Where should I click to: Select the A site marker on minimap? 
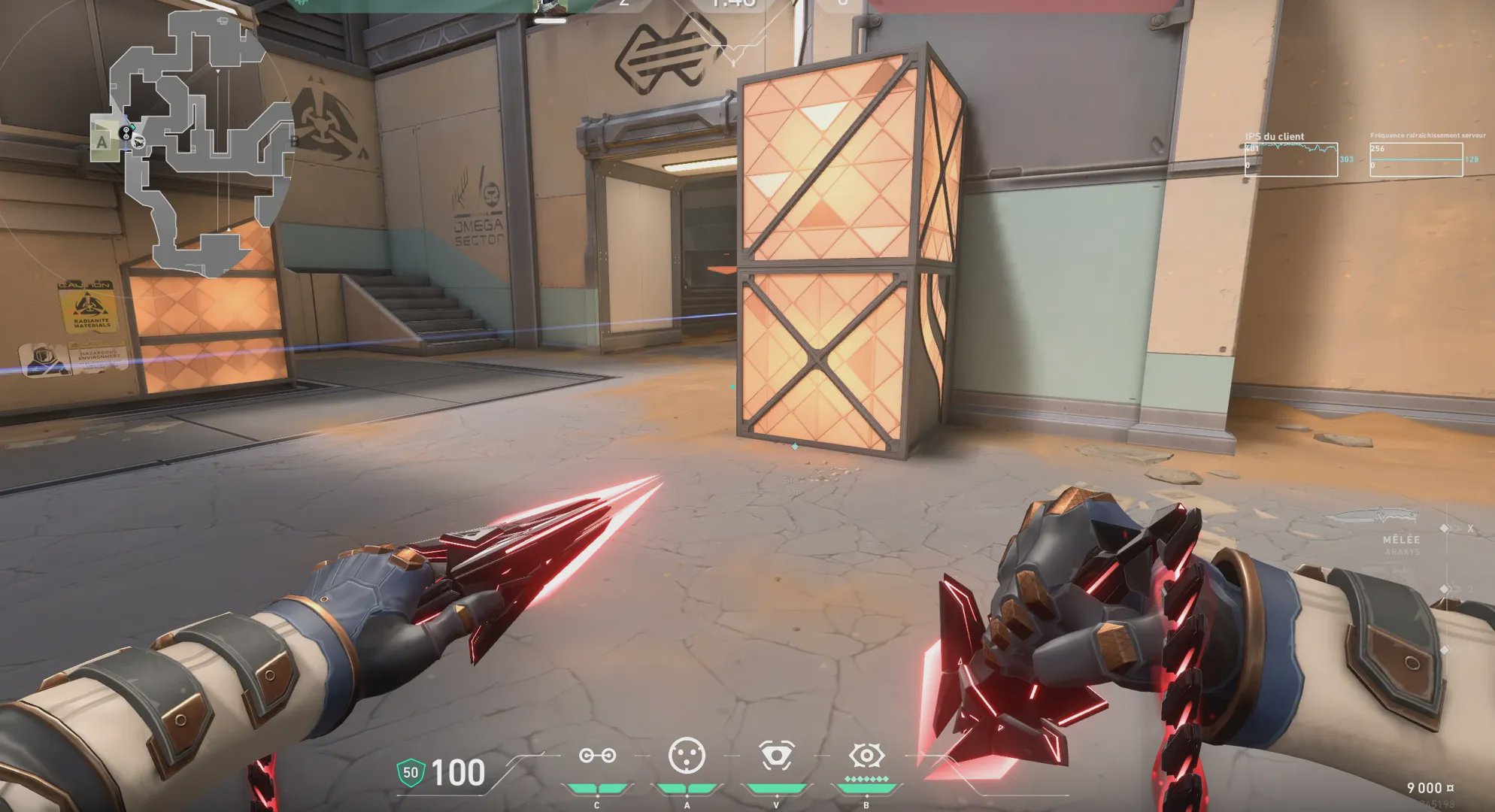103,141
